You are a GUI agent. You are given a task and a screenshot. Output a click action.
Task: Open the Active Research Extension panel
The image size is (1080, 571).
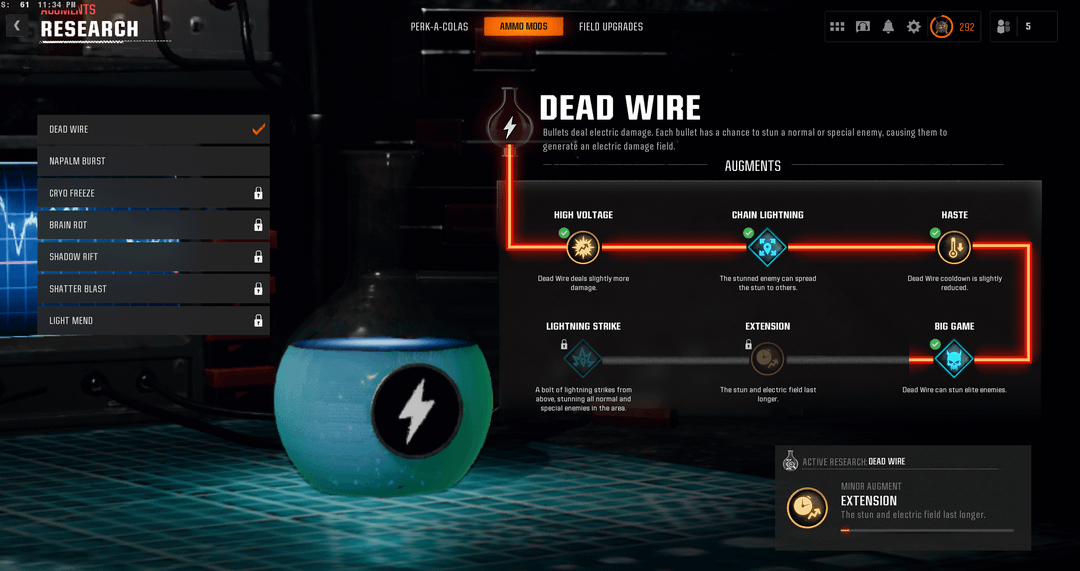pyautogui.click(x=902, y=498)
